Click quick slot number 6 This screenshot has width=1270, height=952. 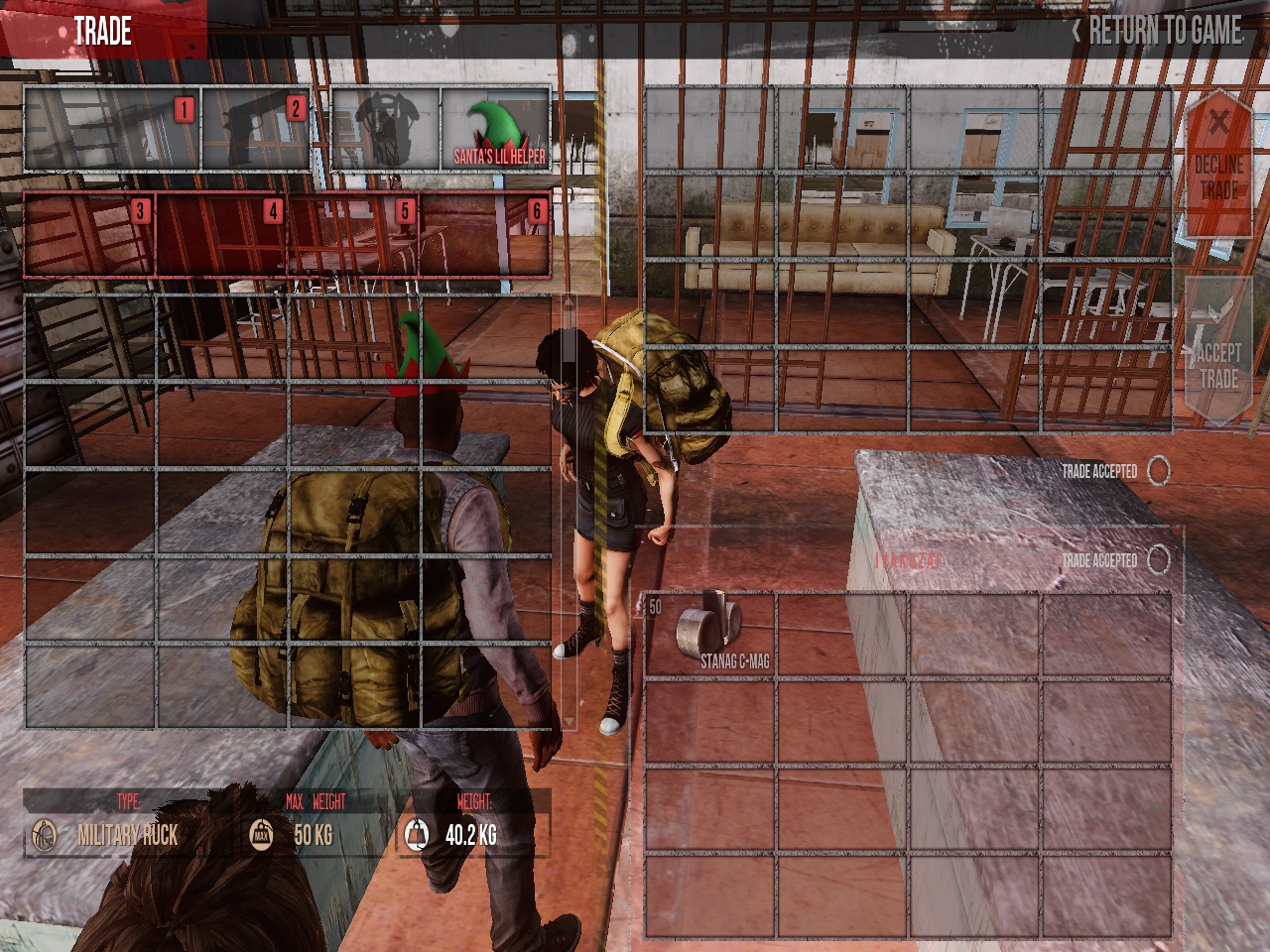pos(485,234)
